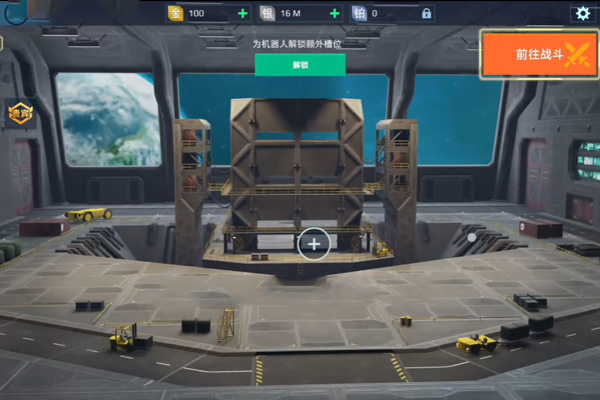
Task: Open the settings gear menu
Action: click(x=581, y=14)
